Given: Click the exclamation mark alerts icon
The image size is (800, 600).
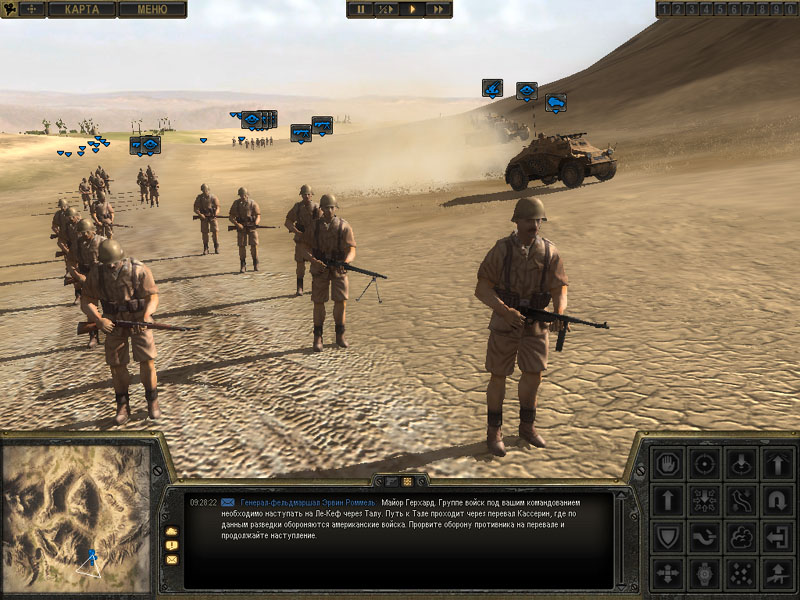Looking at the screenshot, I should 172,545.
